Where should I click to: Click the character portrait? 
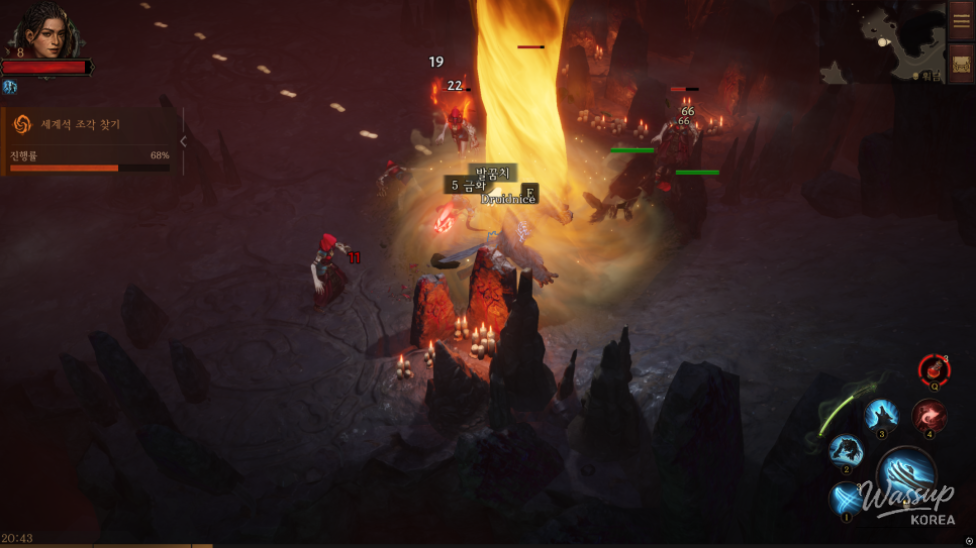click(x=45, y=31)
